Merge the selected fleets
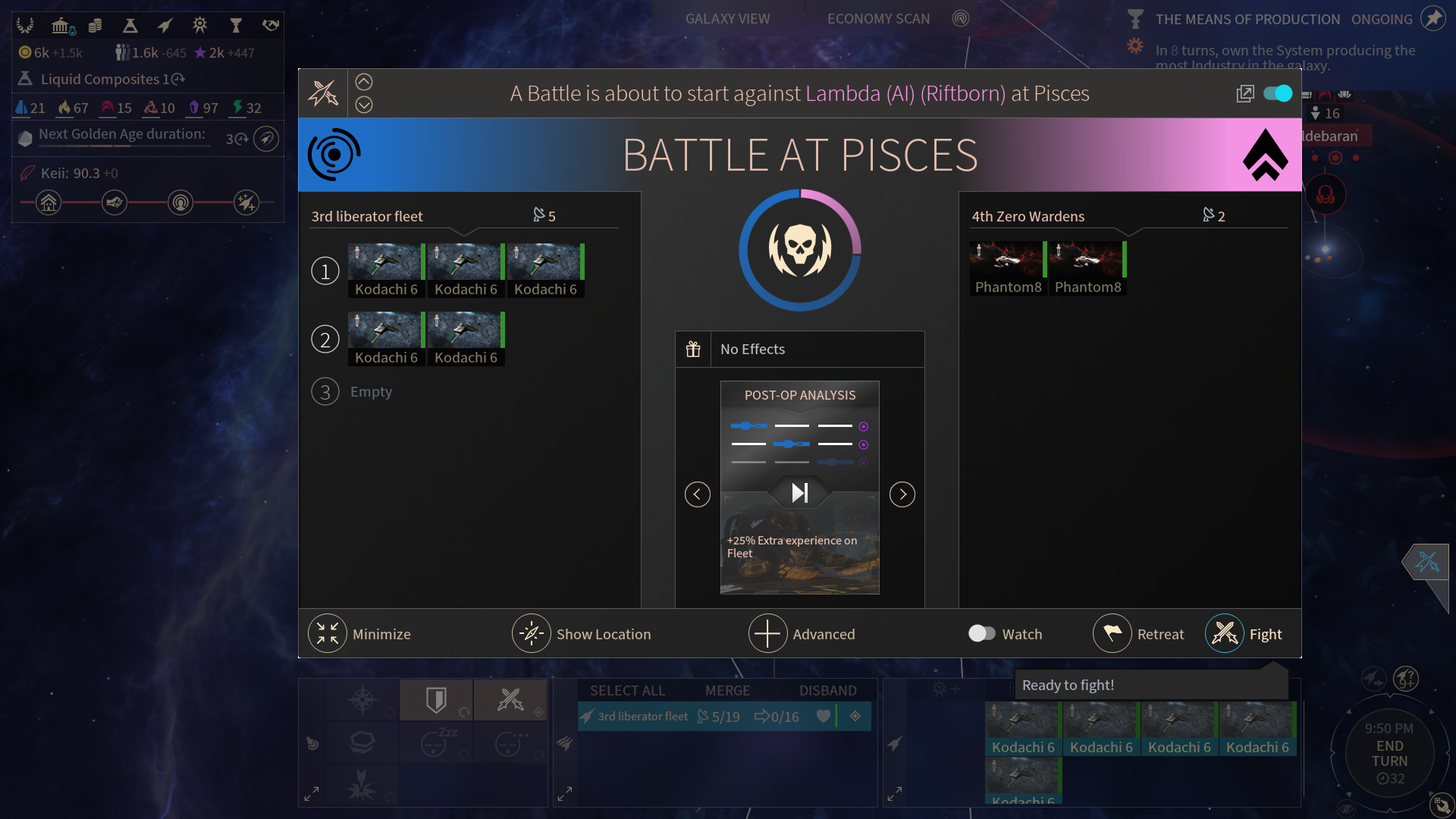1456x819 pixels. 727,691
